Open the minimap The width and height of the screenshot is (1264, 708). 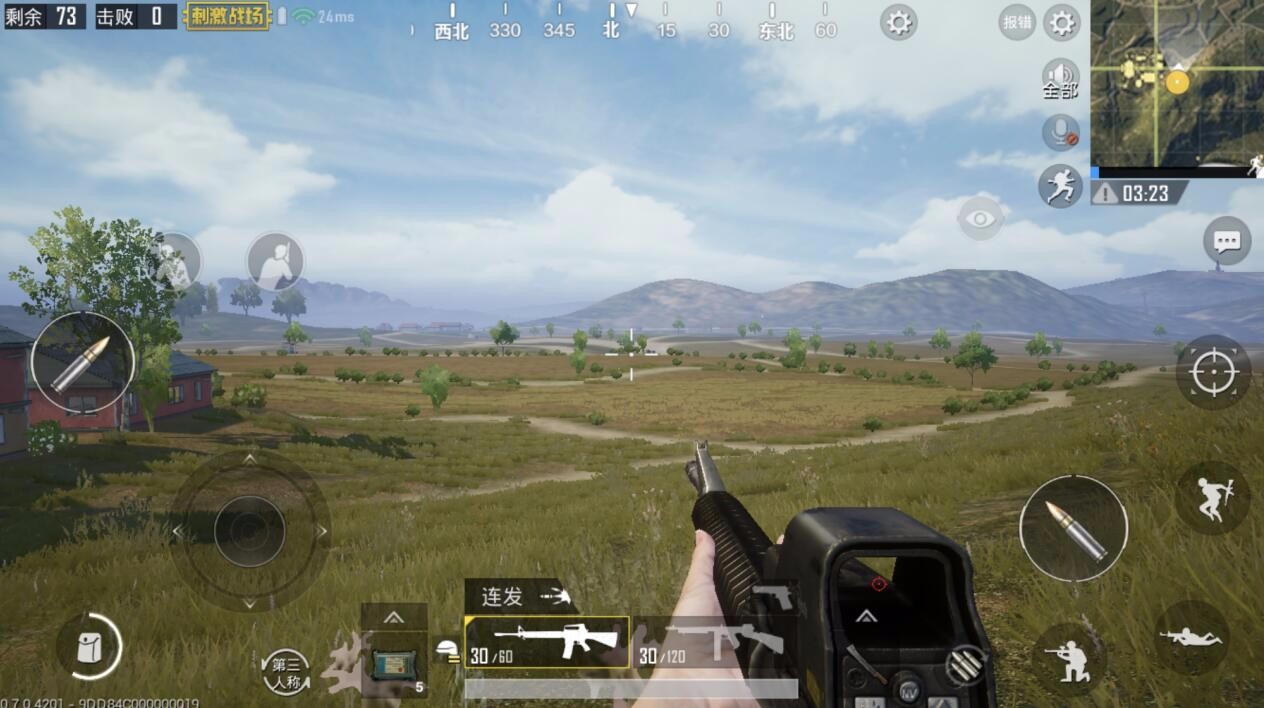click(x=1177, y=82)
